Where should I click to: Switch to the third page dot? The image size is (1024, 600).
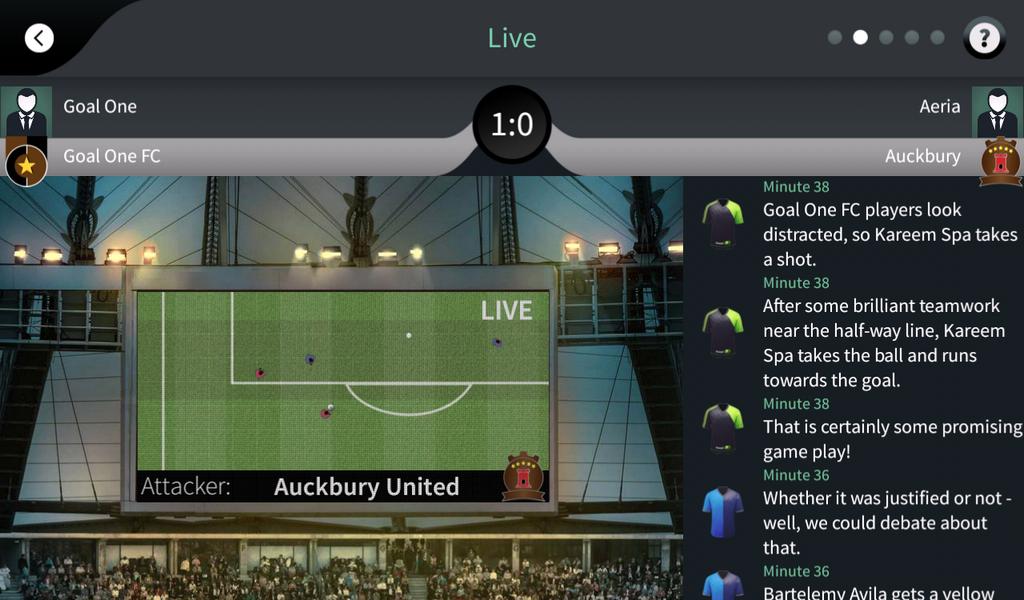pos(886,38)
